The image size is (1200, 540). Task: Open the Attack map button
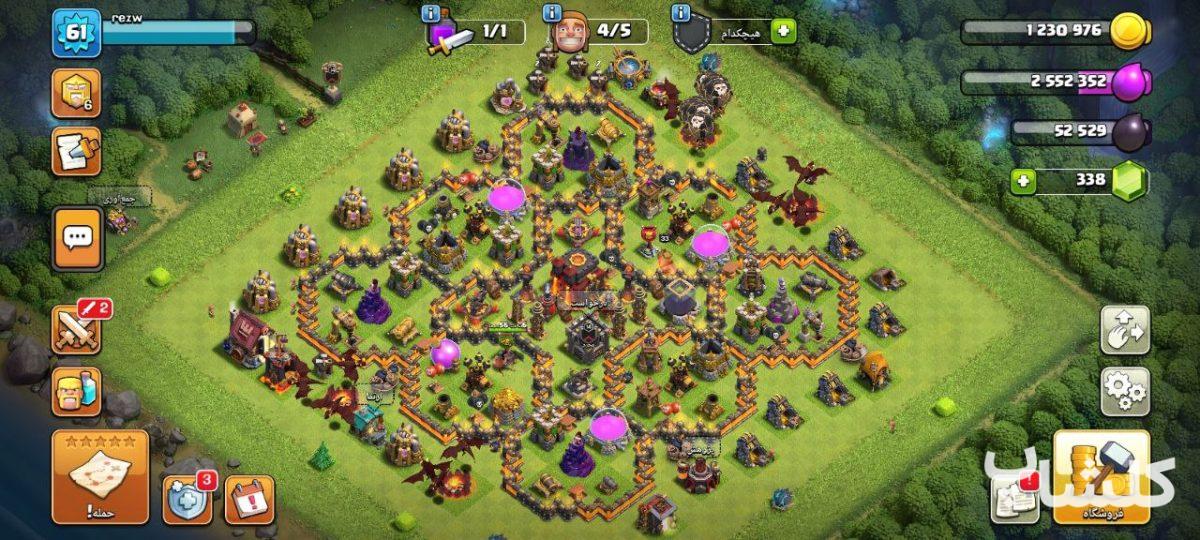(x=100, y=477)
